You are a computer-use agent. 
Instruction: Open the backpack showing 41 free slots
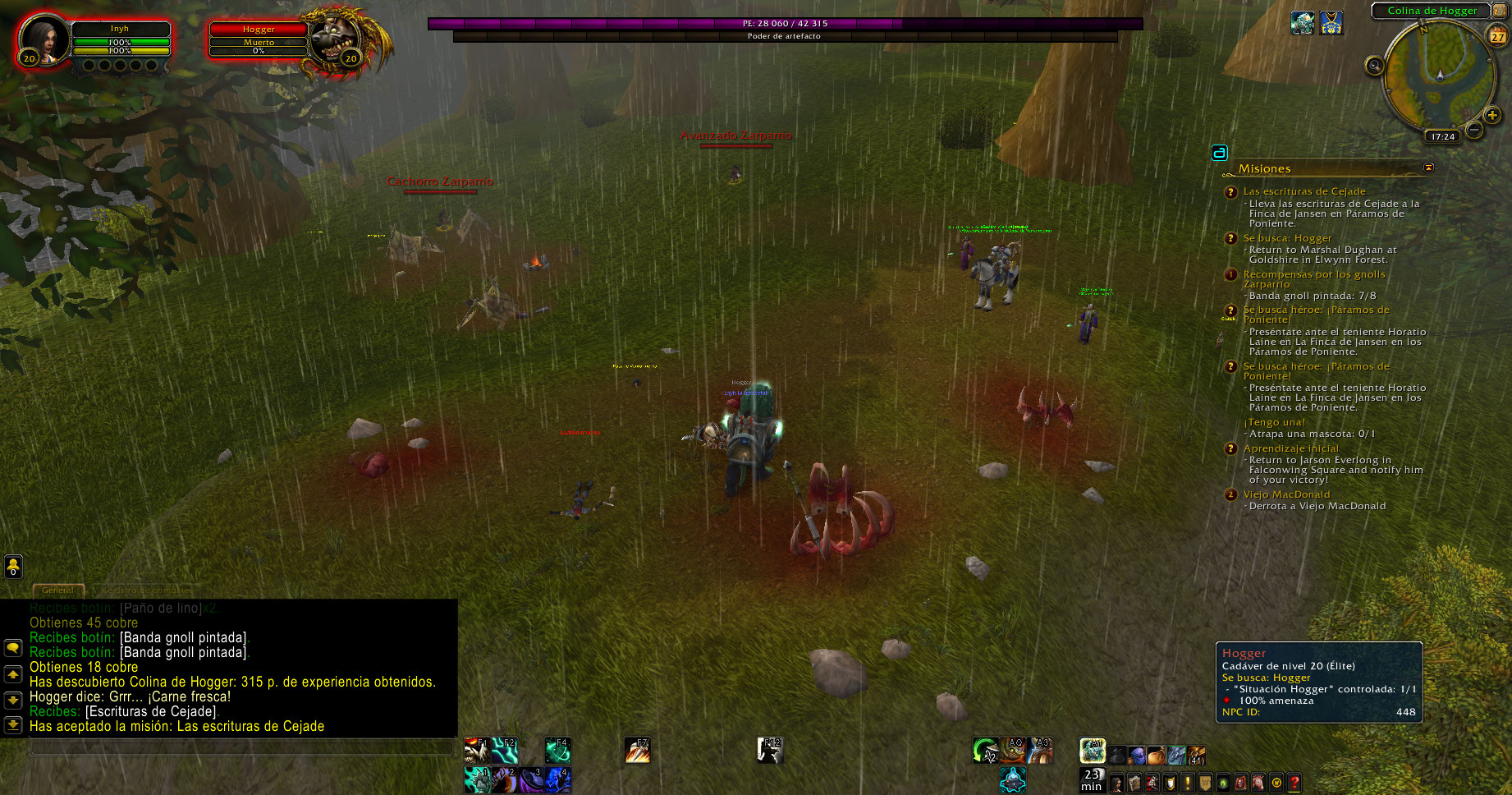[x=1197, y=754]
